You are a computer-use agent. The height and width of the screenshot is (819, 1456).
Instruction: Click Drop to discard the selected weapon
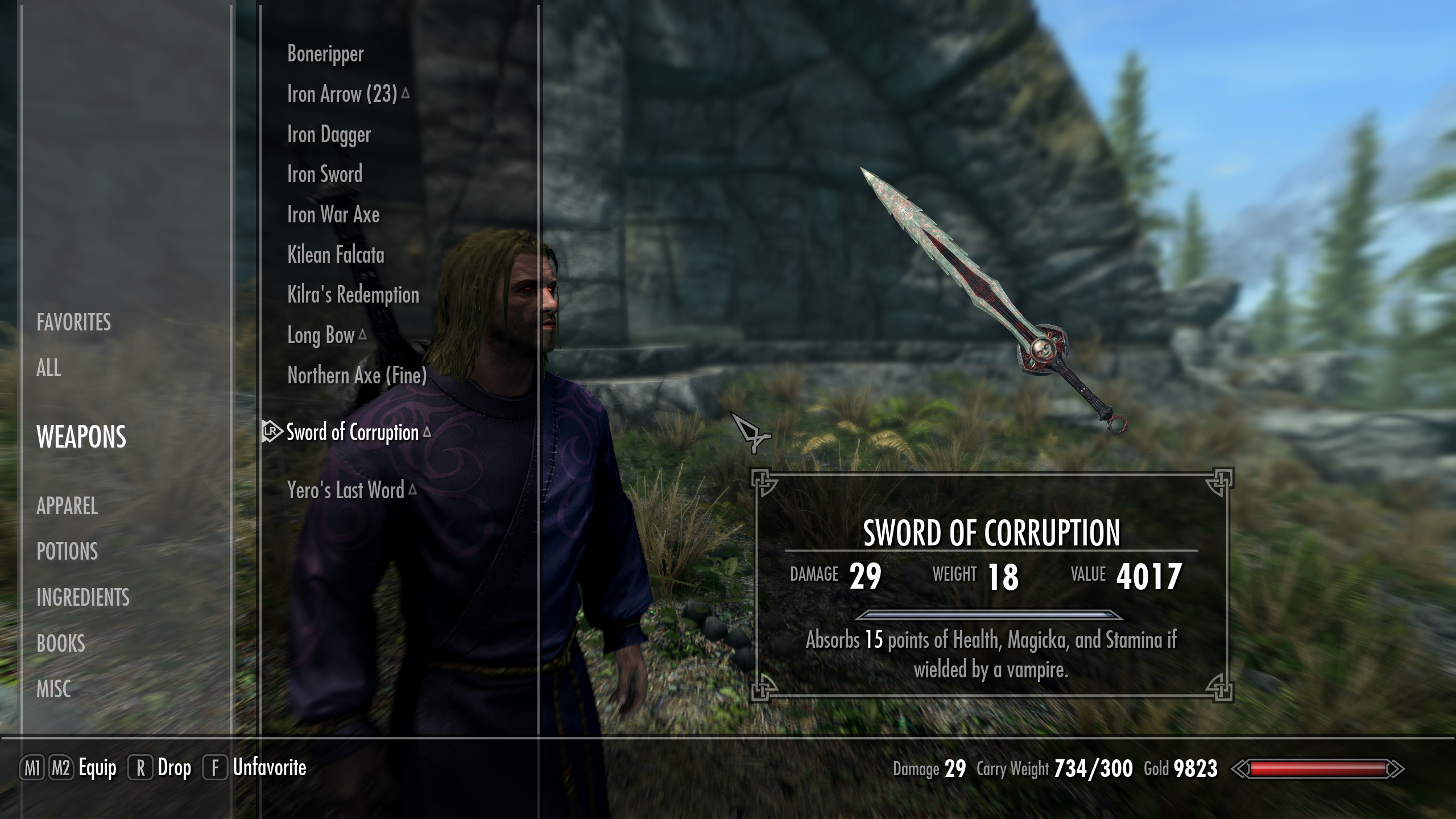pyautogui.click(x=173, y=766)
